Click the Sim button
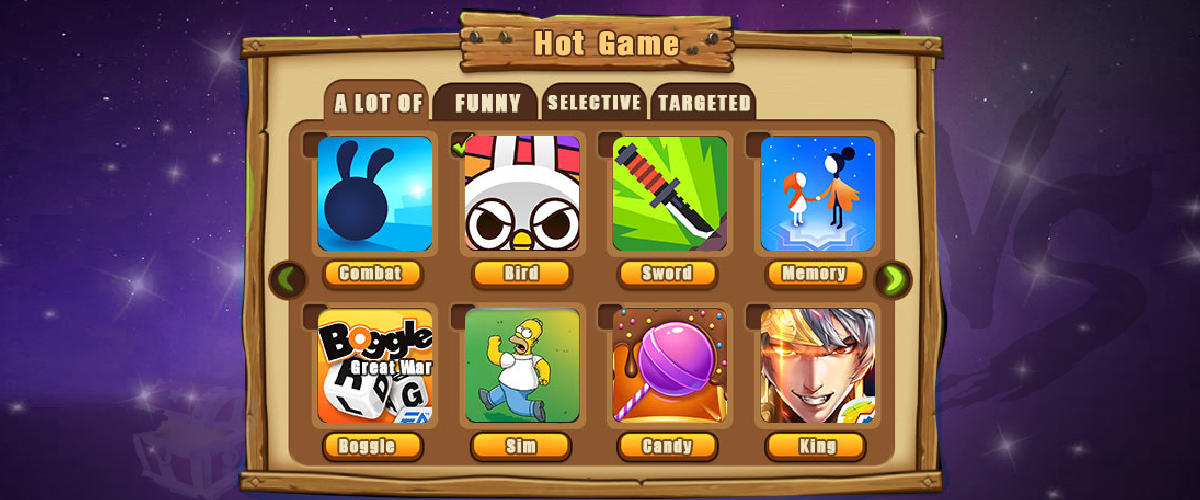 (x=522, y=446)
